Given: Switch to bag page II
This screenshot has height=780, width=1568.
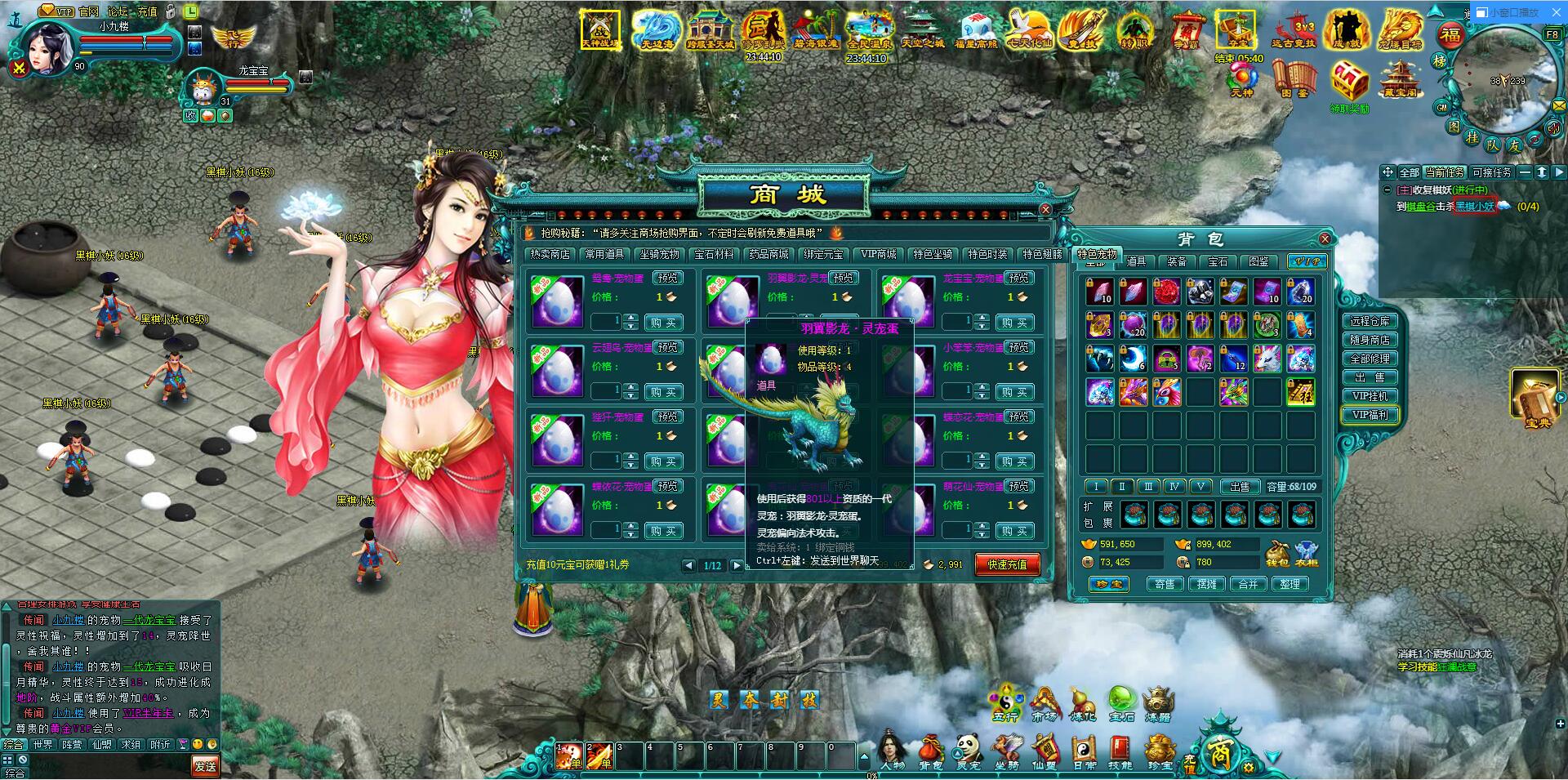Looking at the screenshot, I should (1123, 487).
